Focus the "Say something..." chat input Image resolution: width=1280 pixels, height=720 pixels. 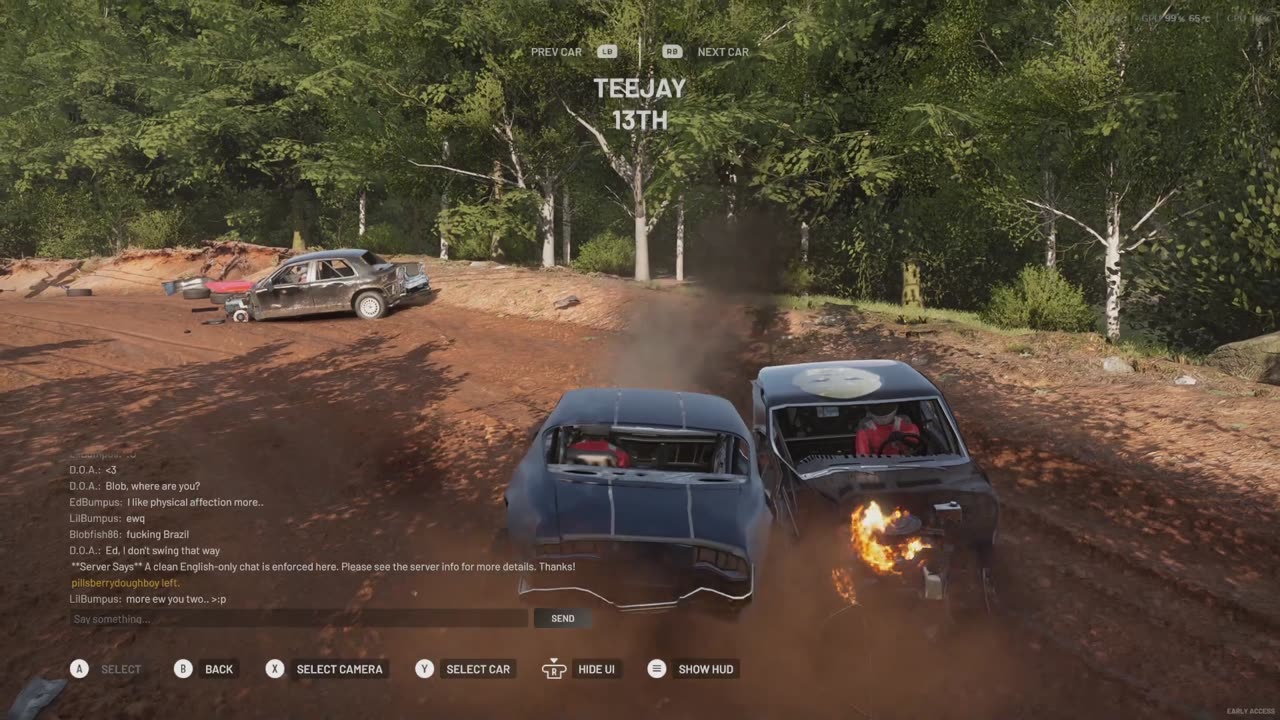[x=298, y=618]
